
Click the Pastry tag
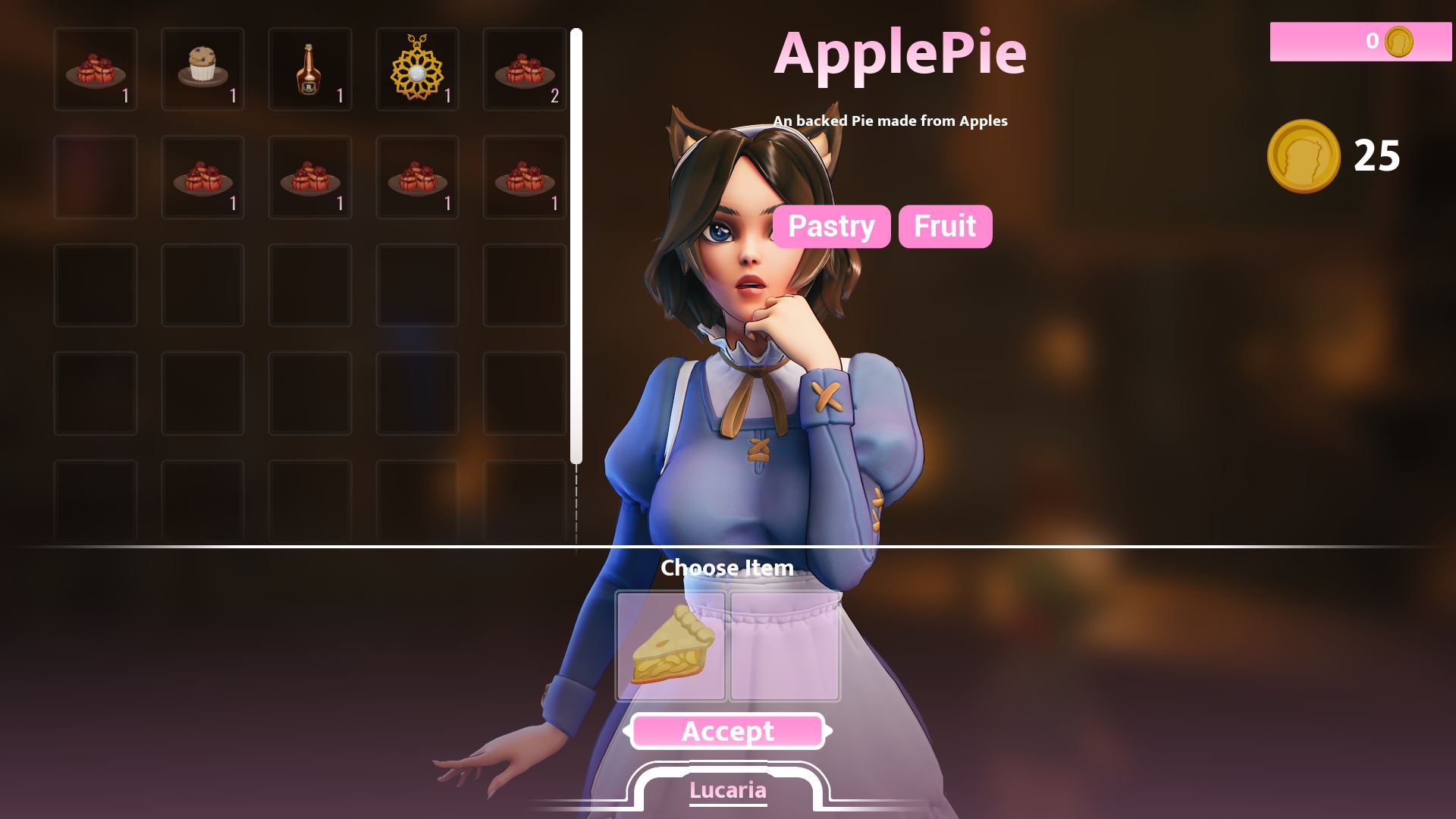coord(831,226)
